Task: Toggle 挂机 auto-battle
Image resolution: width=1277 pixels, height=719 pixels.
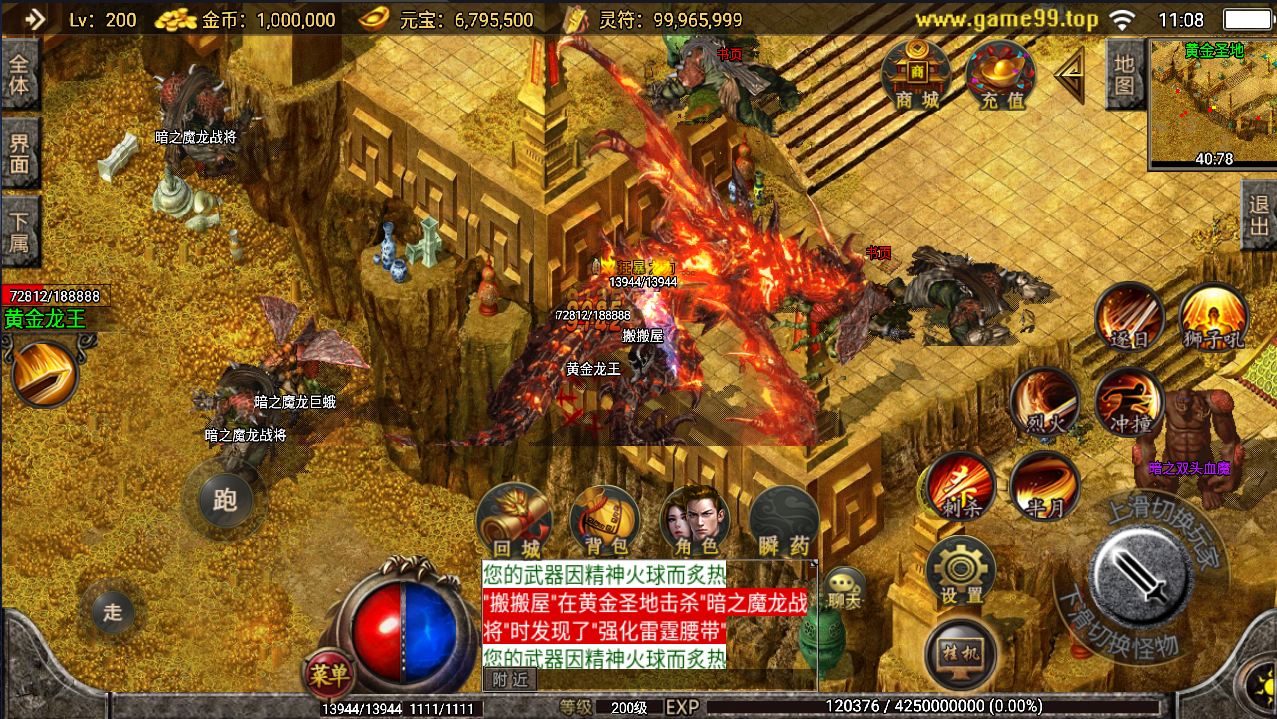Action: coord(961,651)
